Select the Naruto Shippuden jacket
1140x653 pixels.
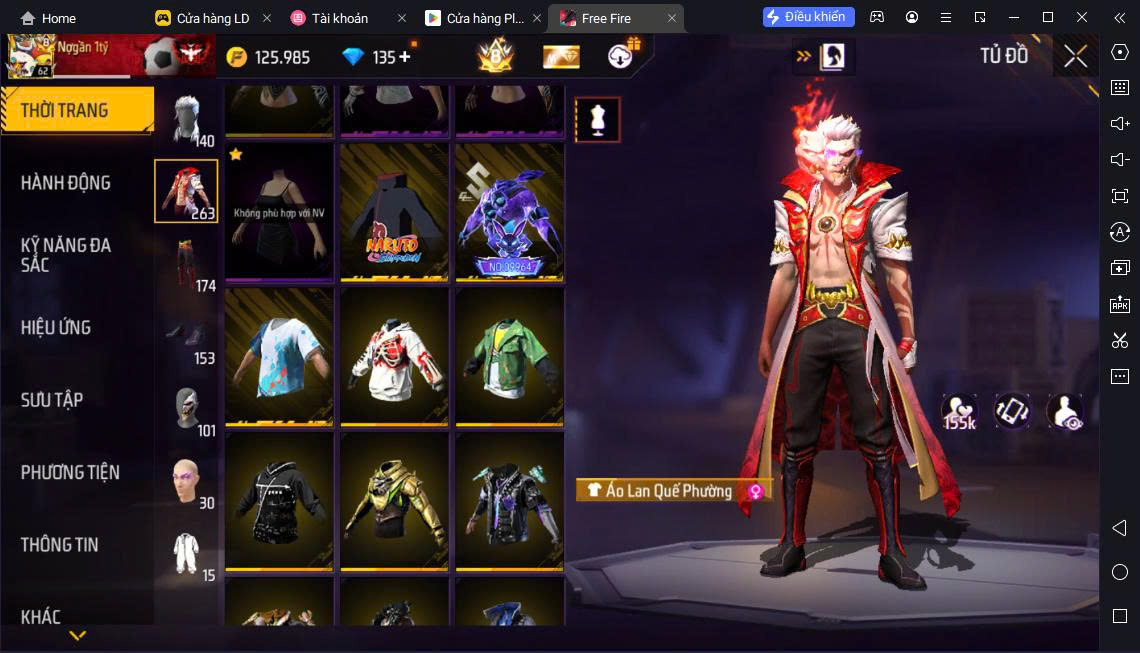click(x=394, y=211)
